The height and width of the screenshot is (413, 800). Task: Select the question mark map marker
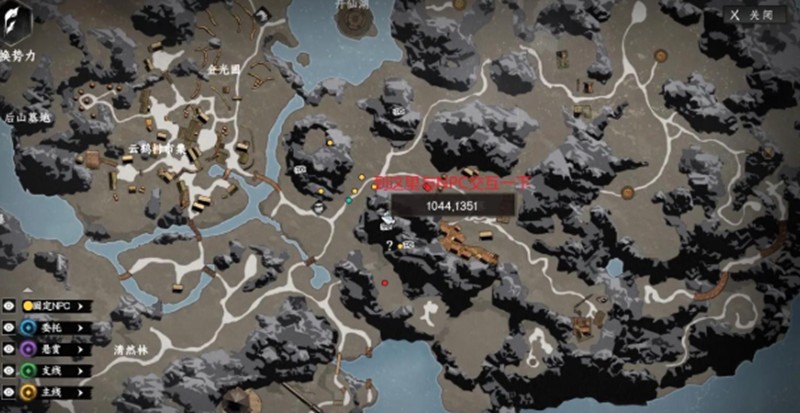click(x=389, y=245)
